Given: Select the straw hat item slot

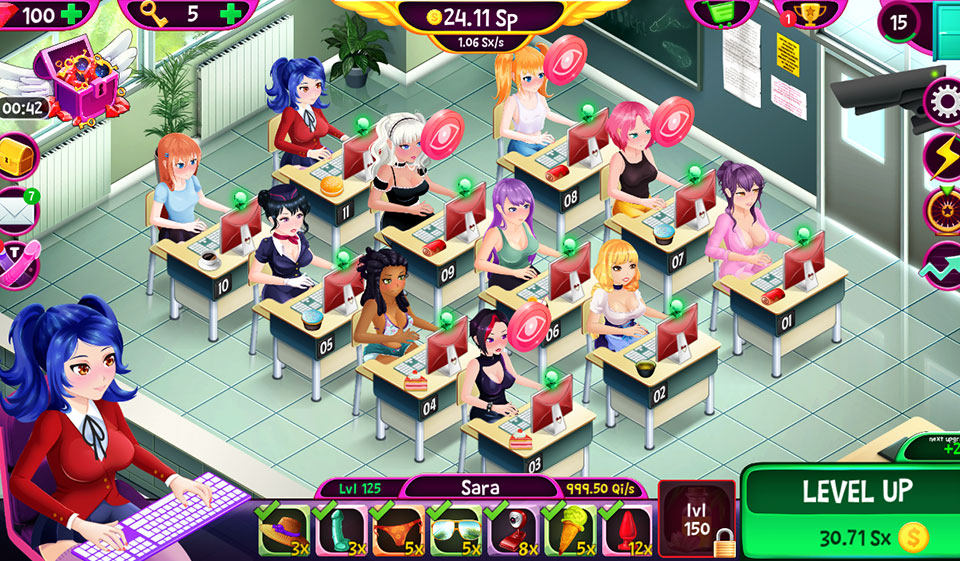Looking at the screenshot, I should [284, 529].
